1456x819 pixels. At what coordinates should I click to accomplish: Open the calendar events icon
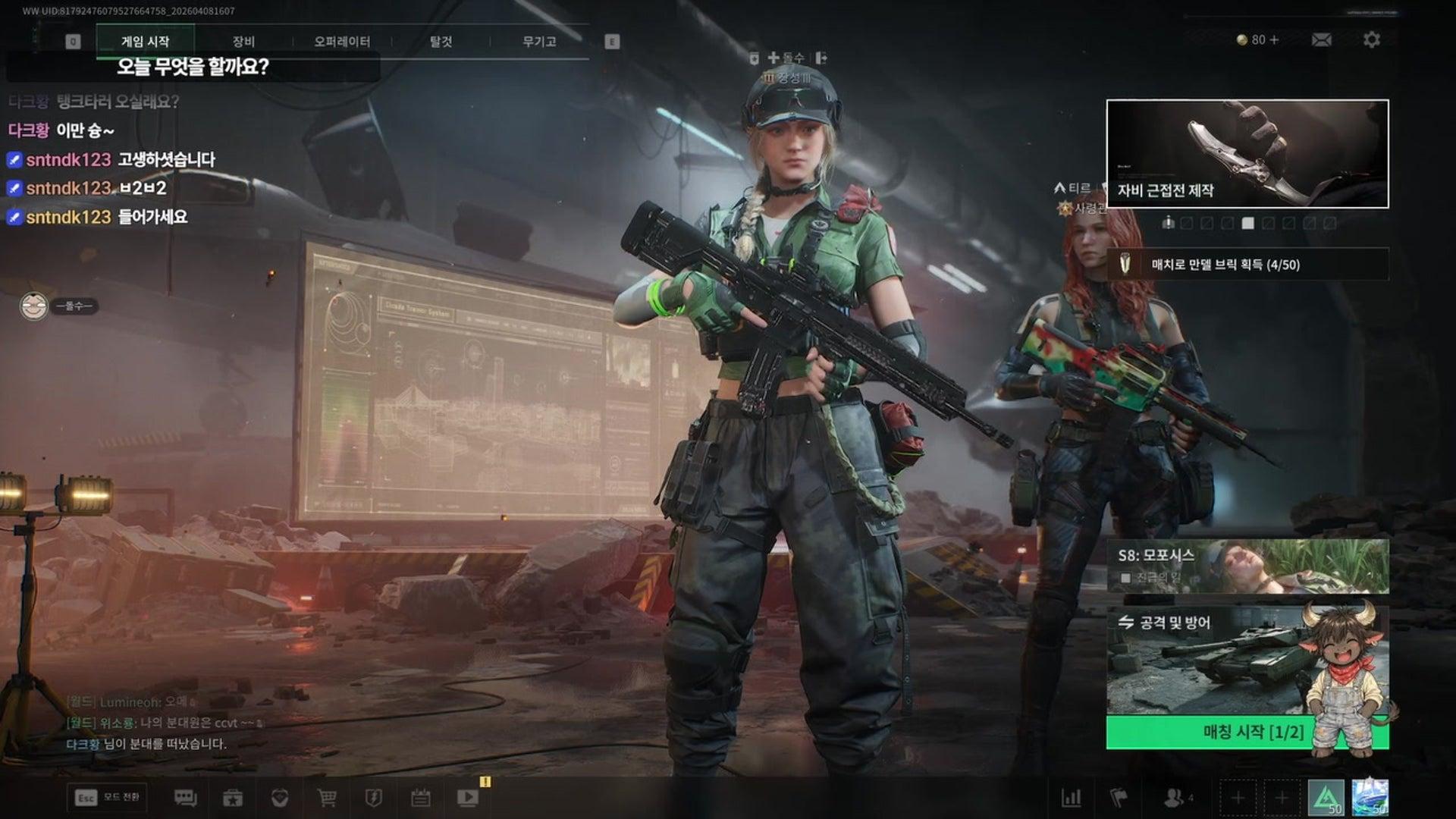click(x=421, y=798)
